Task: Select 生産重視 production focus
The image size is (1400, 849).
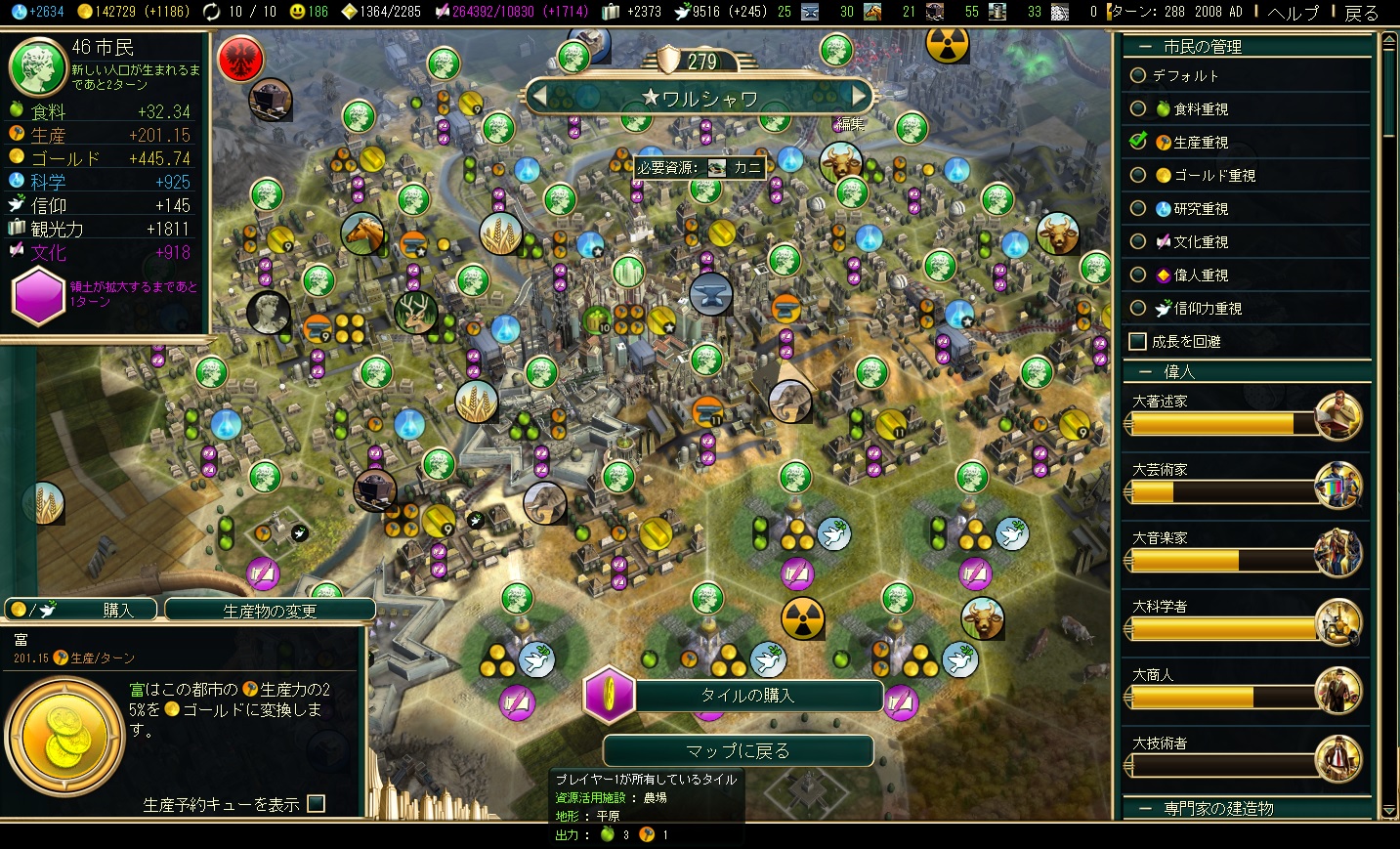Action: (x=1138, y=142)
